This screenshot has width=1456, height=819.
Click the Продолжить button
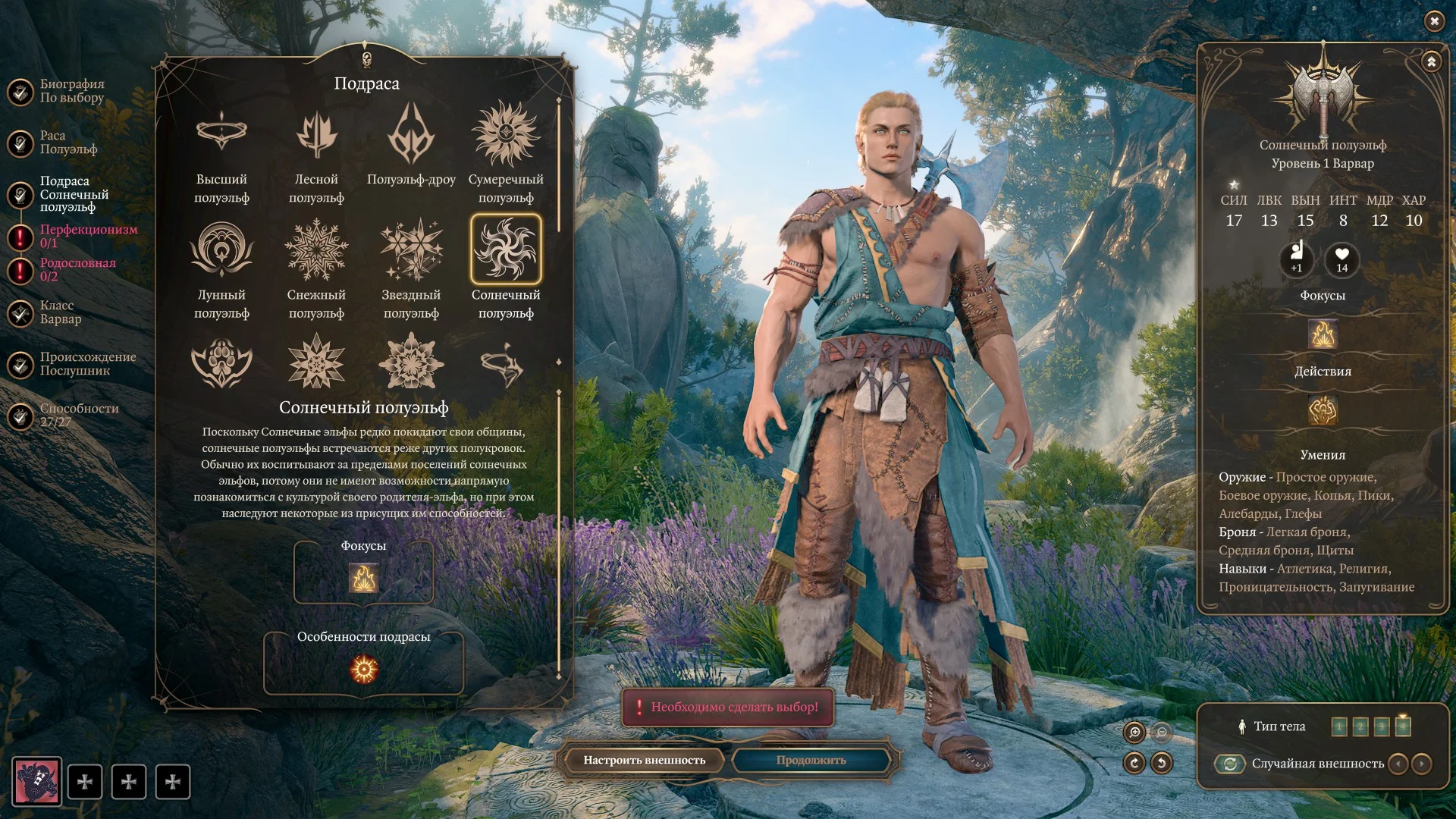click(x=811, y=760)
